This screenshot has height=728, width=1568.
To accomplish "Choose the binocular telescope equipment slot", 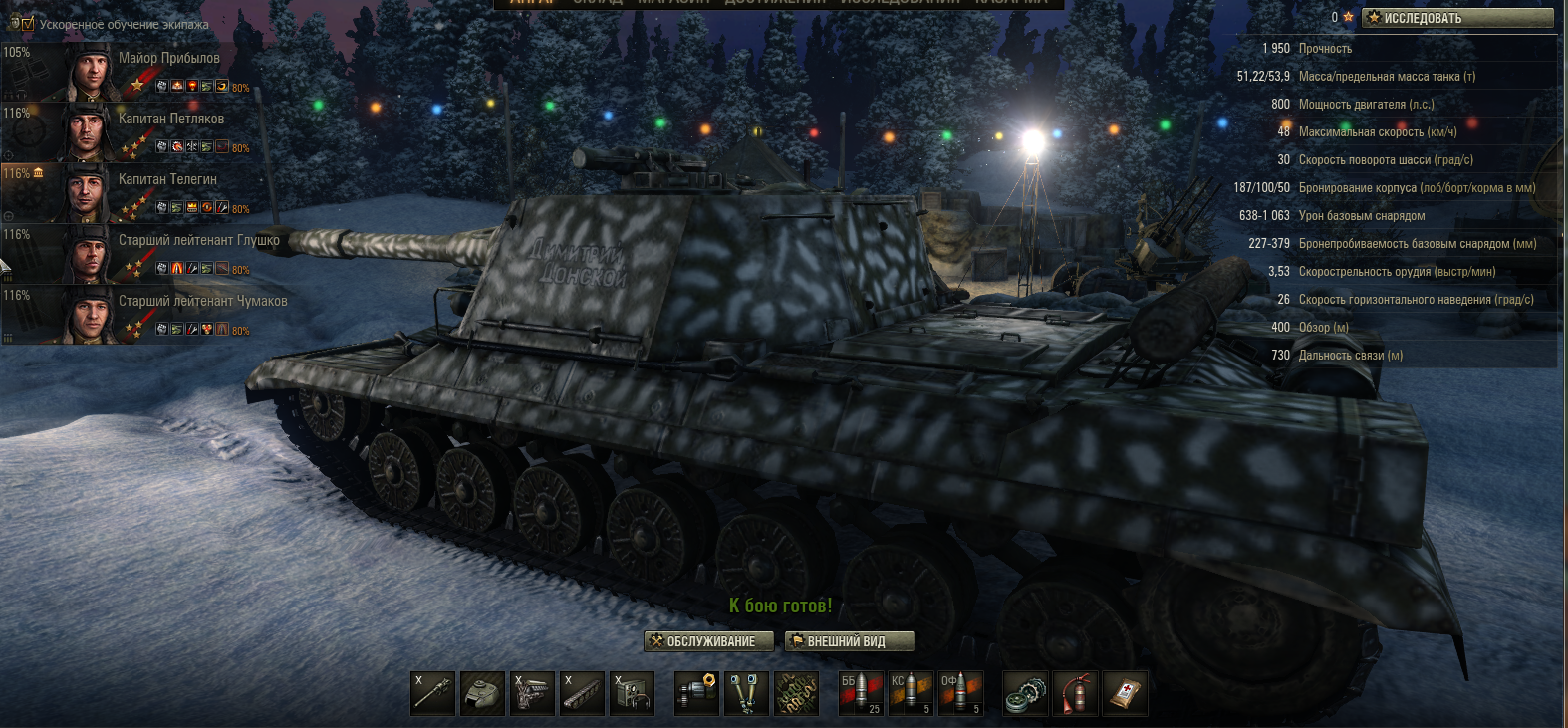I will click(746, 693).
